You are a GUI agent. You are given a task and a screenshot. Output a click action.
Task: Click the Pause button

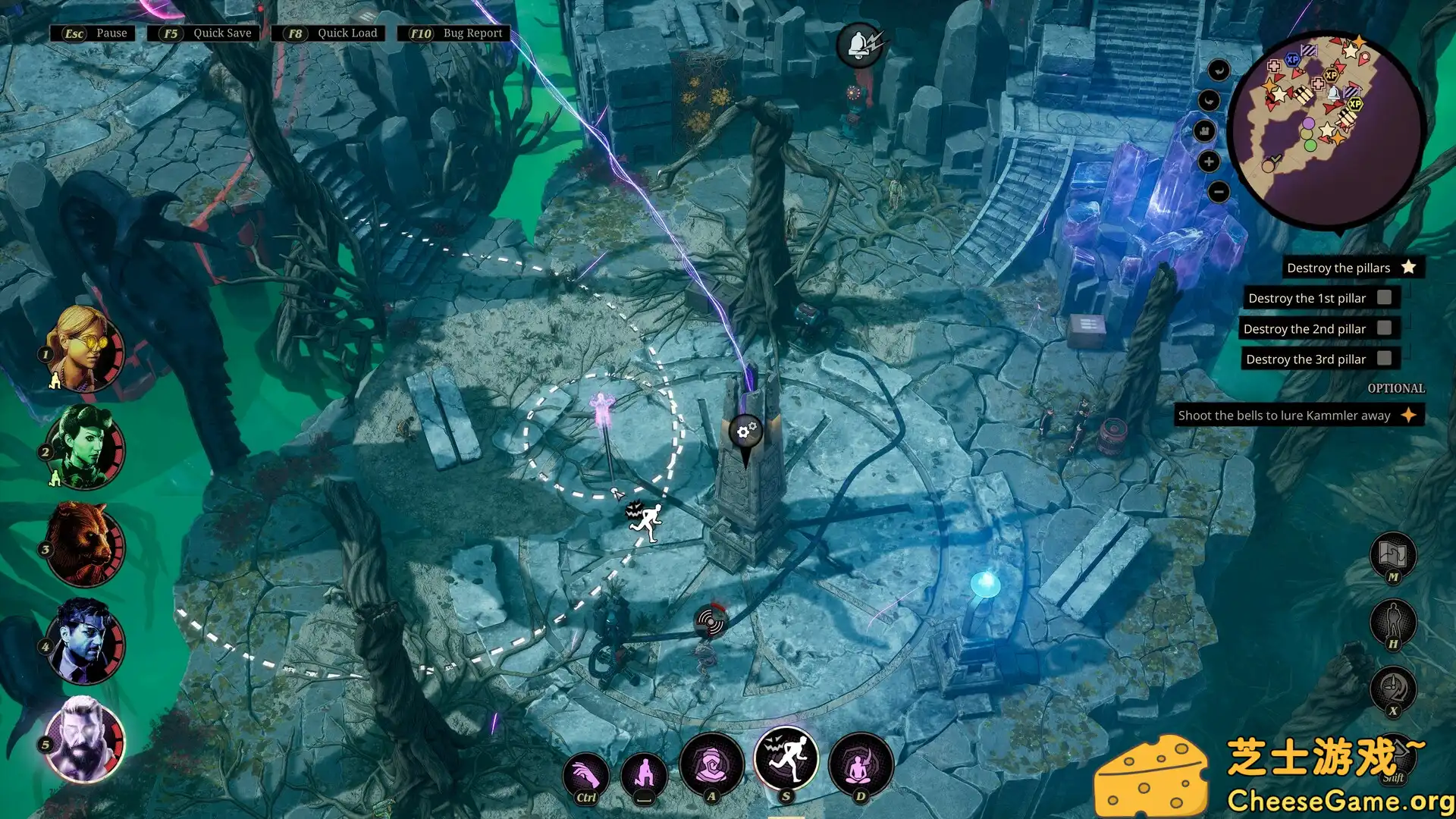(x=94, y=33)
